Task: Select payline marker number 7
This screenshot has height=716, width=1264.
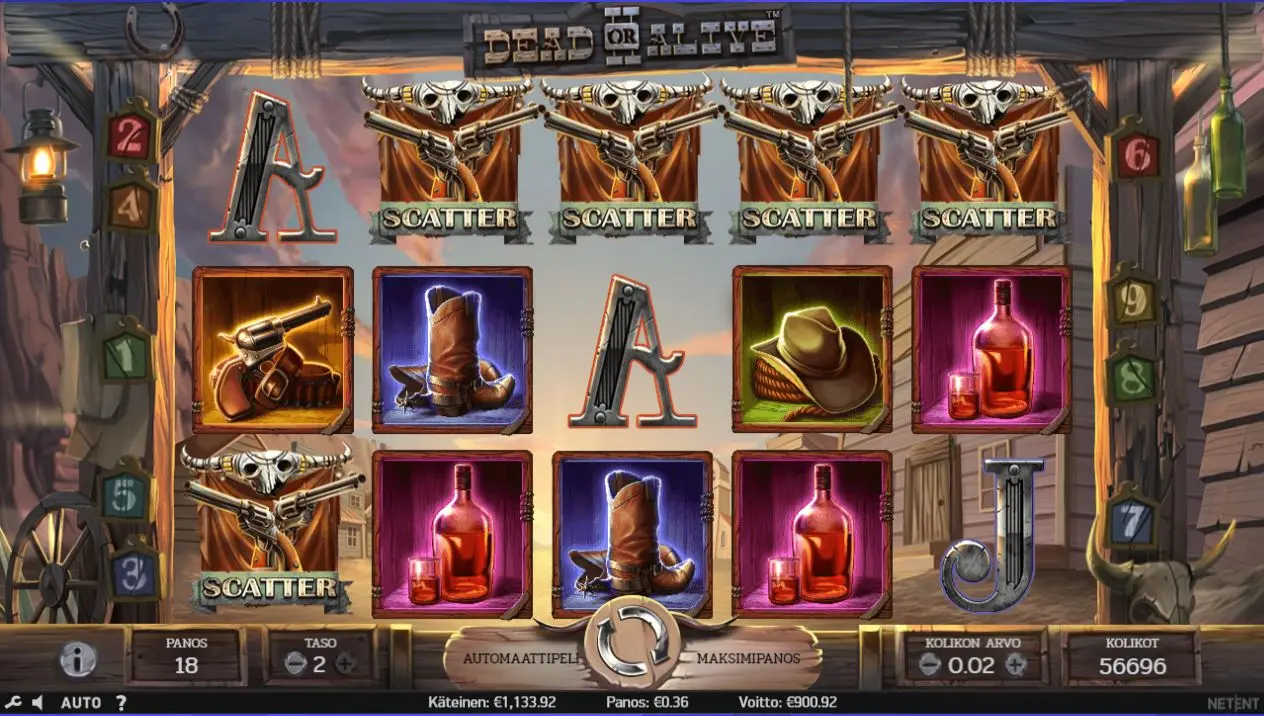Action: click(1133, 520)
